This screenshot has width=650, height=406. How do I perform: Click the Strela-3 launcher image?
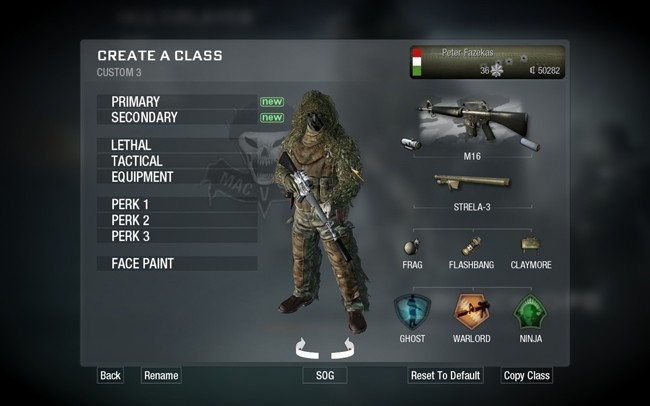pos(472,183)
